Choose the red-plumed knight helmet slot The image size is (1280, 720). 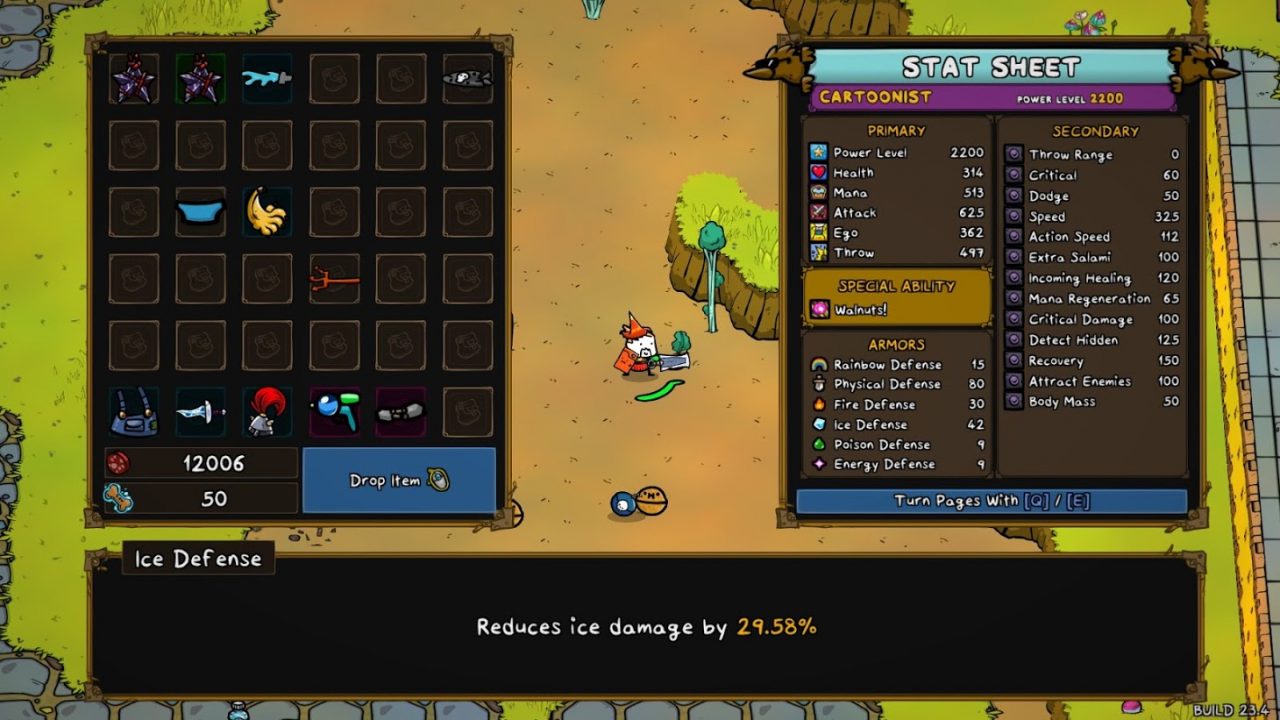pyautogui.click(x=267, y=412)
